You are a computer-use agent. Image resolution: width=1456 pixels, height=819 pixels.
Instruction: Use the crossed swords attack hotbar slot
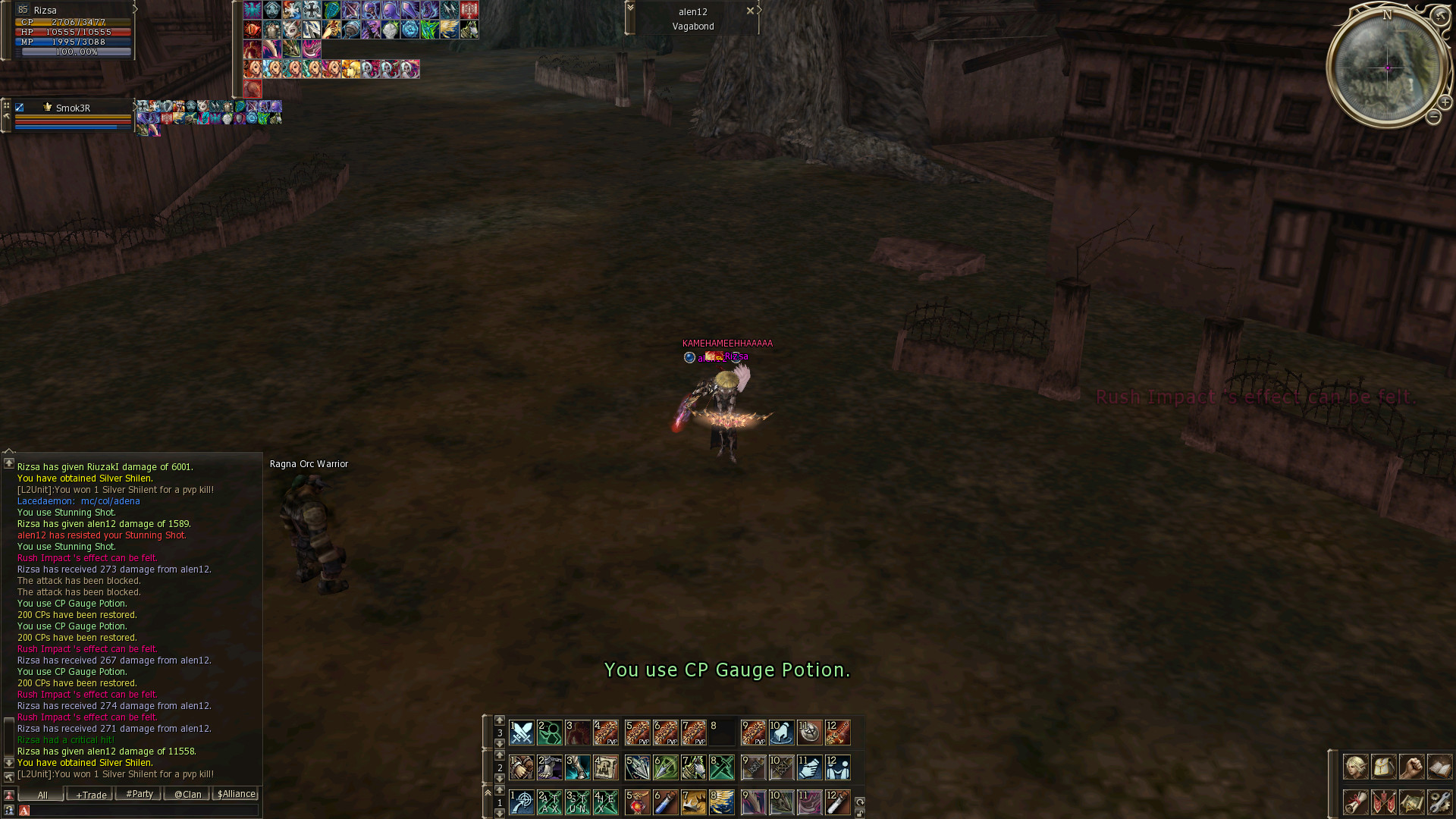[522, 733]
